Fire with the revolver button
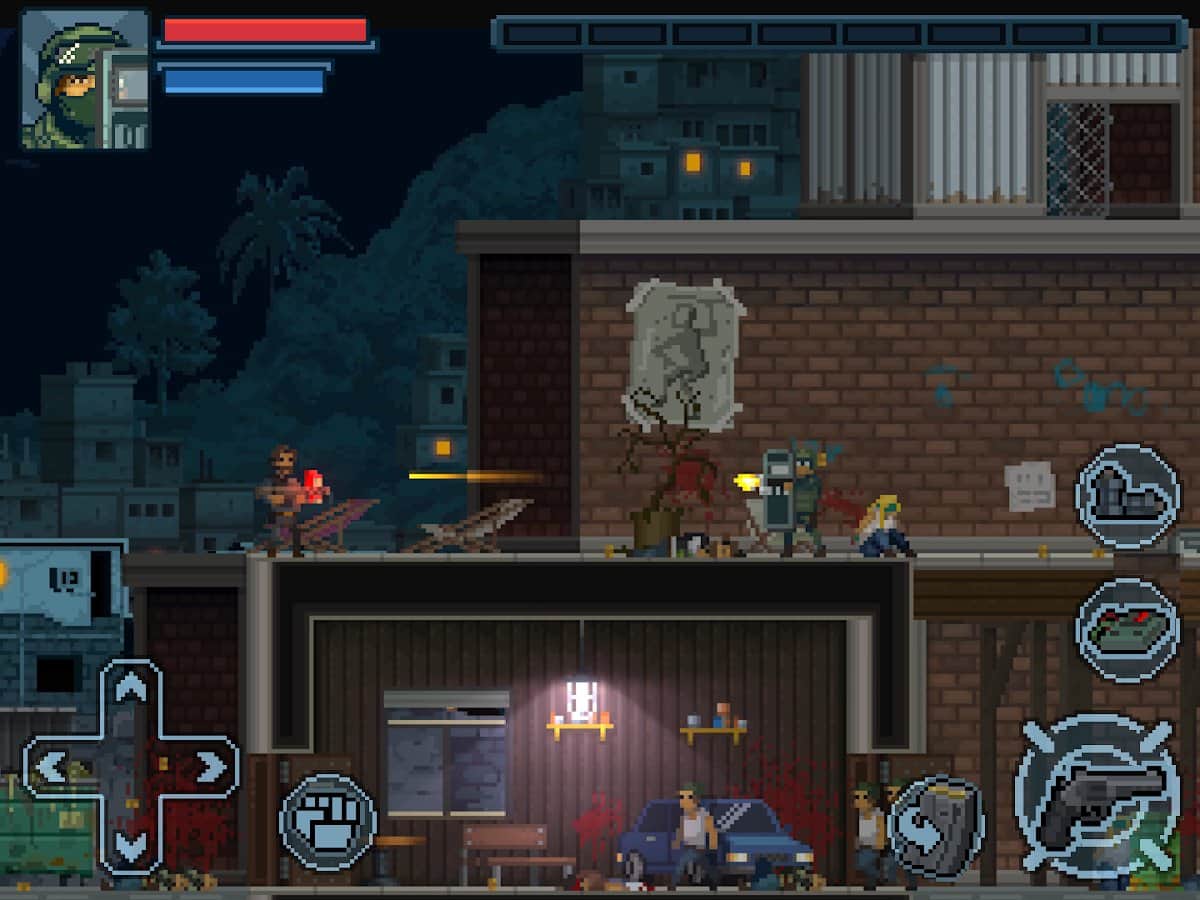The image size is (1200, 900). tap(1097, 797)
